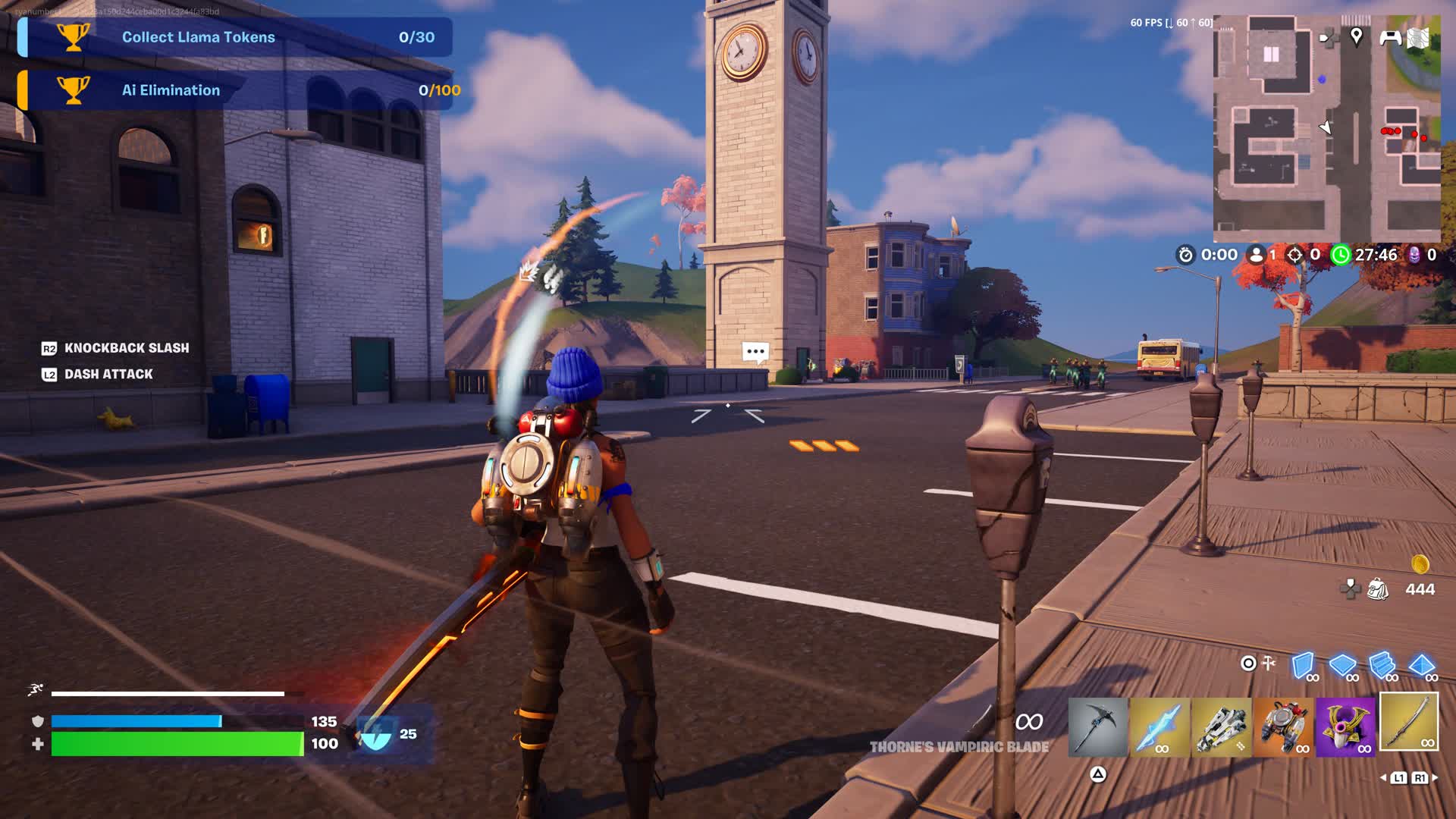Open the backpack inventory icon
1456x819 pixels.
point(1377,589)
